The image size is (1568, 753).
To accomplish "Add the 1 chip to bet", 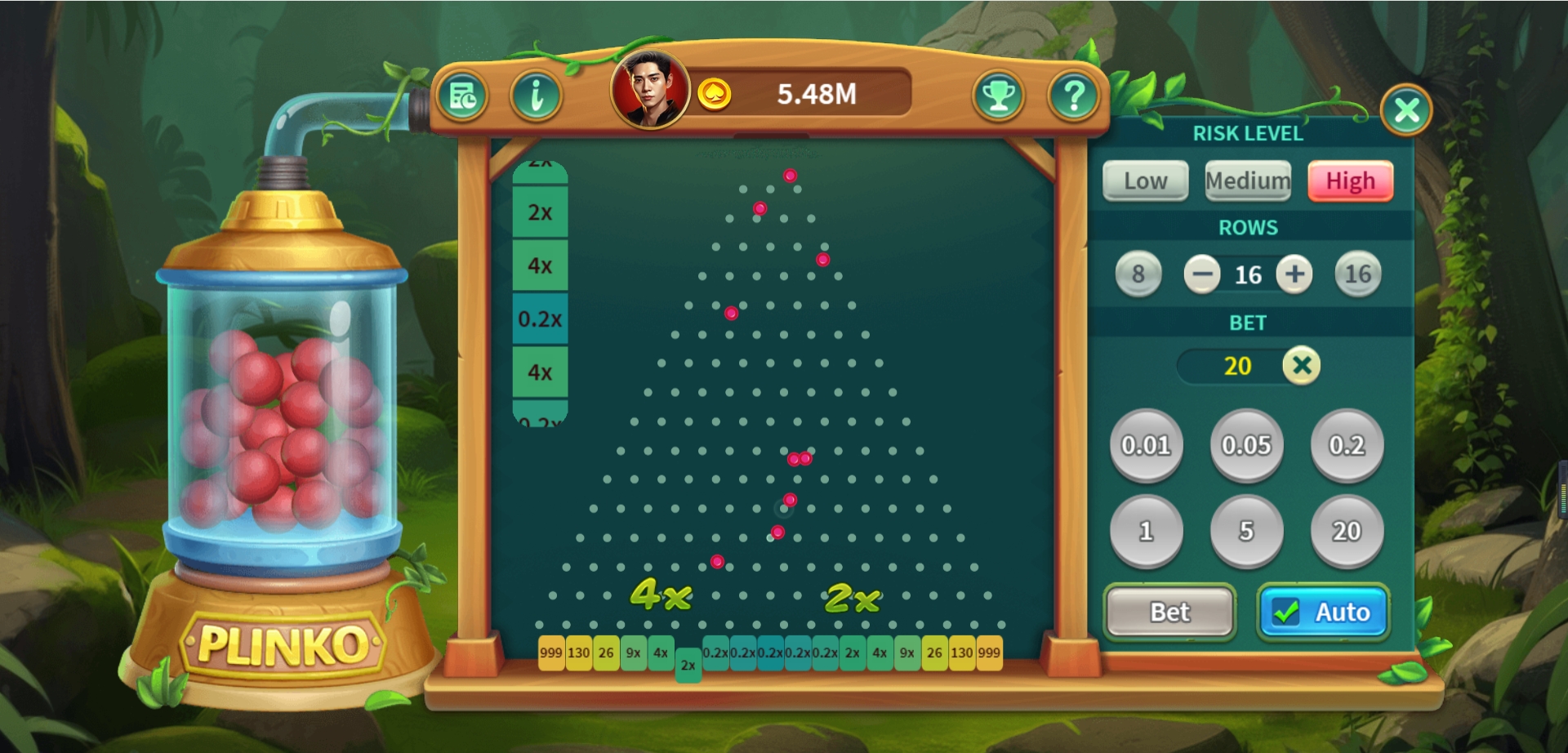I will [x=1146, y=531].
